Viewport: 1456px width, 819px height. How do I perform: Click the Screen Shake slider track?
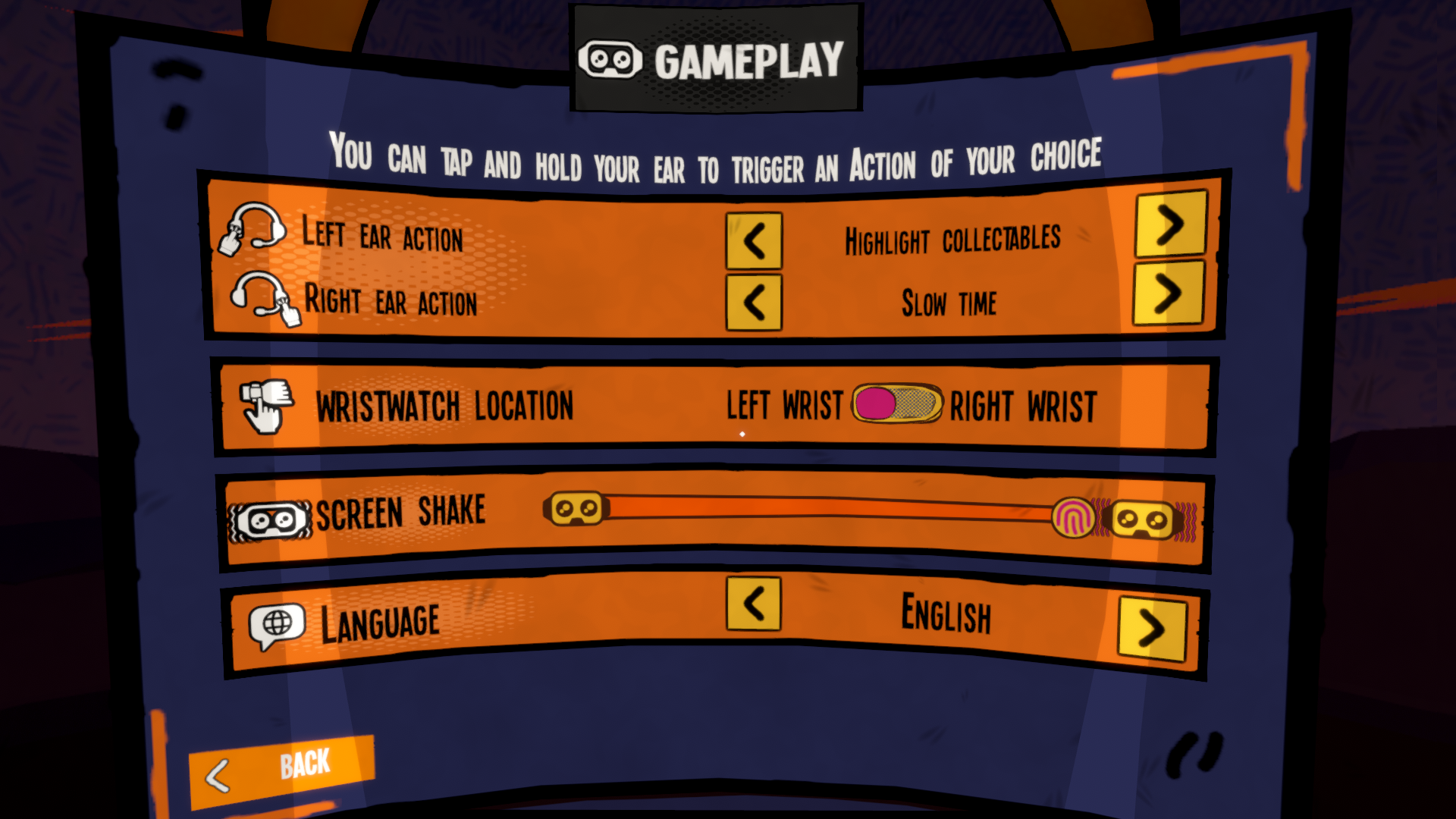pyautogui.click(x=827, y=509)
